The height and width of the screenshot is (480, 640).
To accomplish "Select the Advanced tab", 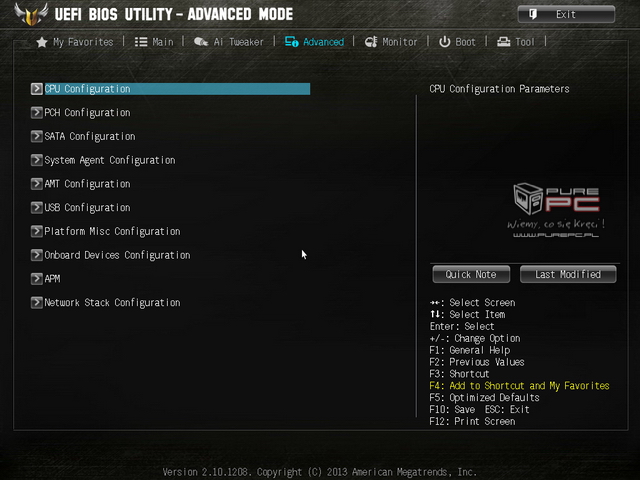I will click(314, 42).
